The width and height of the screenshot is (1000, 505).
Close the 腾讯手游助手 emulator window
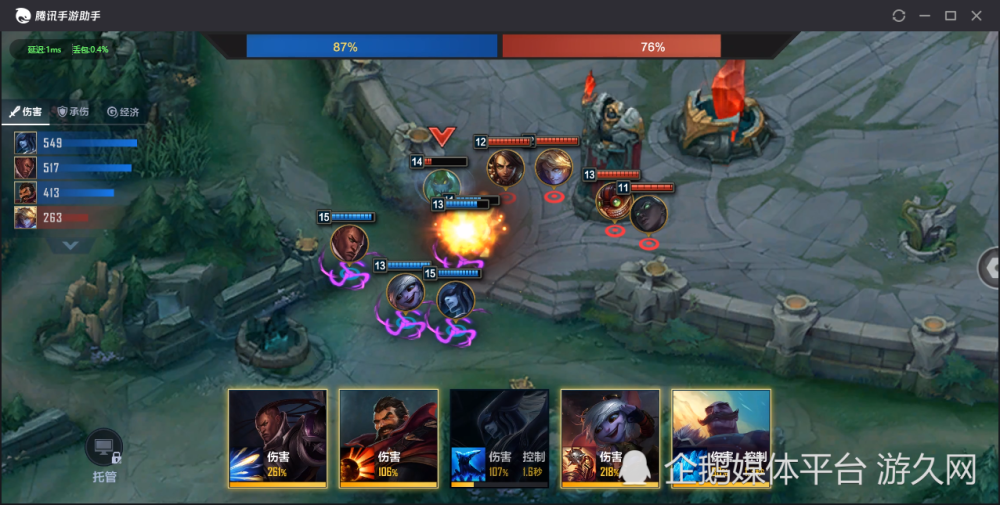pyautogui.click(x=978, y=16)
